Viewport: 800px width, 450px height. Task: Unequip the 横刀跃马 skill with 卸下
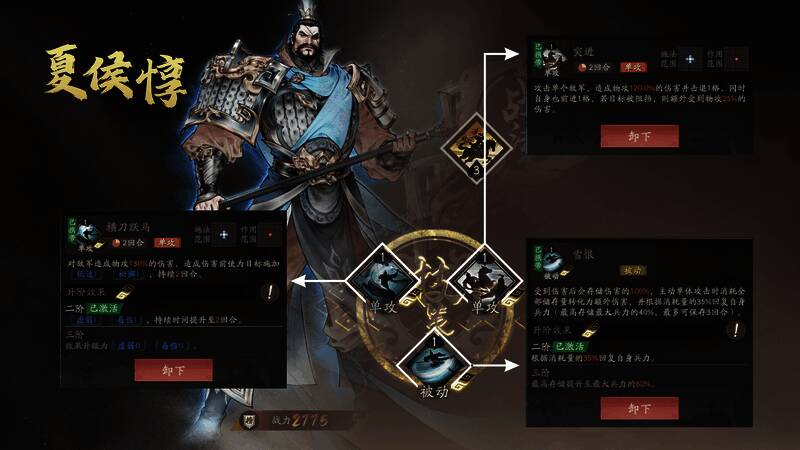[173, 370]
